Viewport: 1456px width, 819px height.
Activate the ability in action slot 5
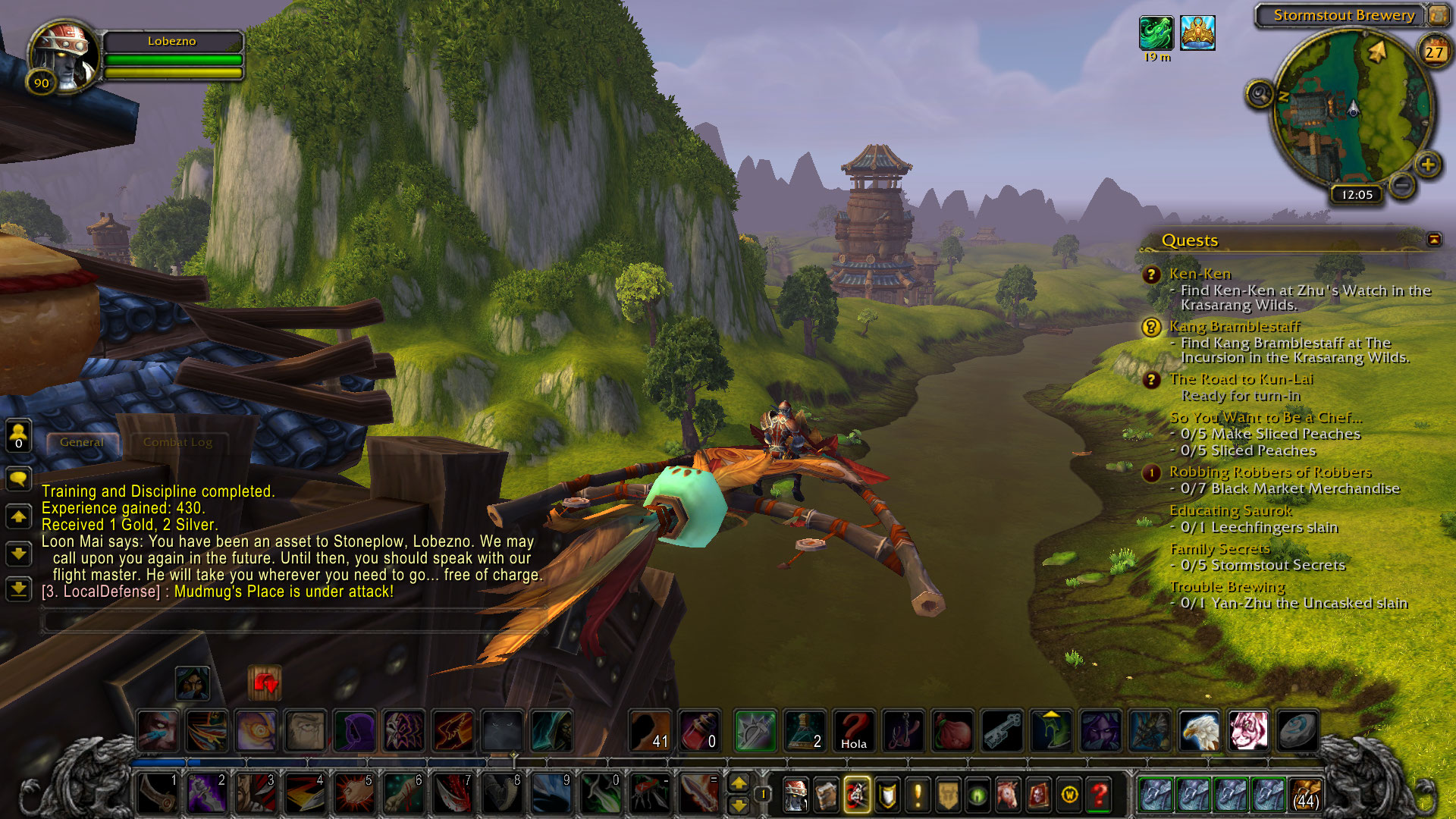pos(354,793)
